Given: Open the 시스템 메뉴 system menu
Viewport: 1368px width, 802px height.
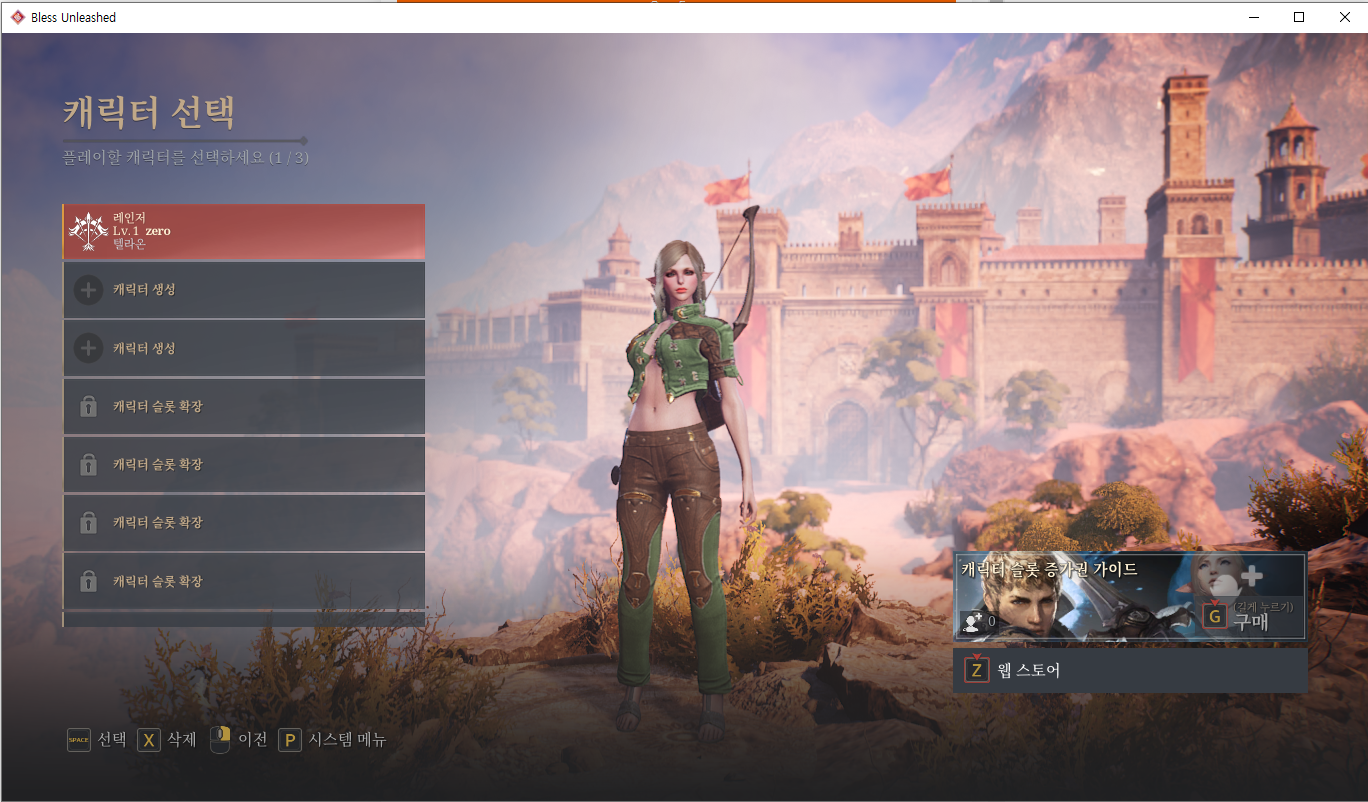Looking at the screenshot, I should click(332, 740).
